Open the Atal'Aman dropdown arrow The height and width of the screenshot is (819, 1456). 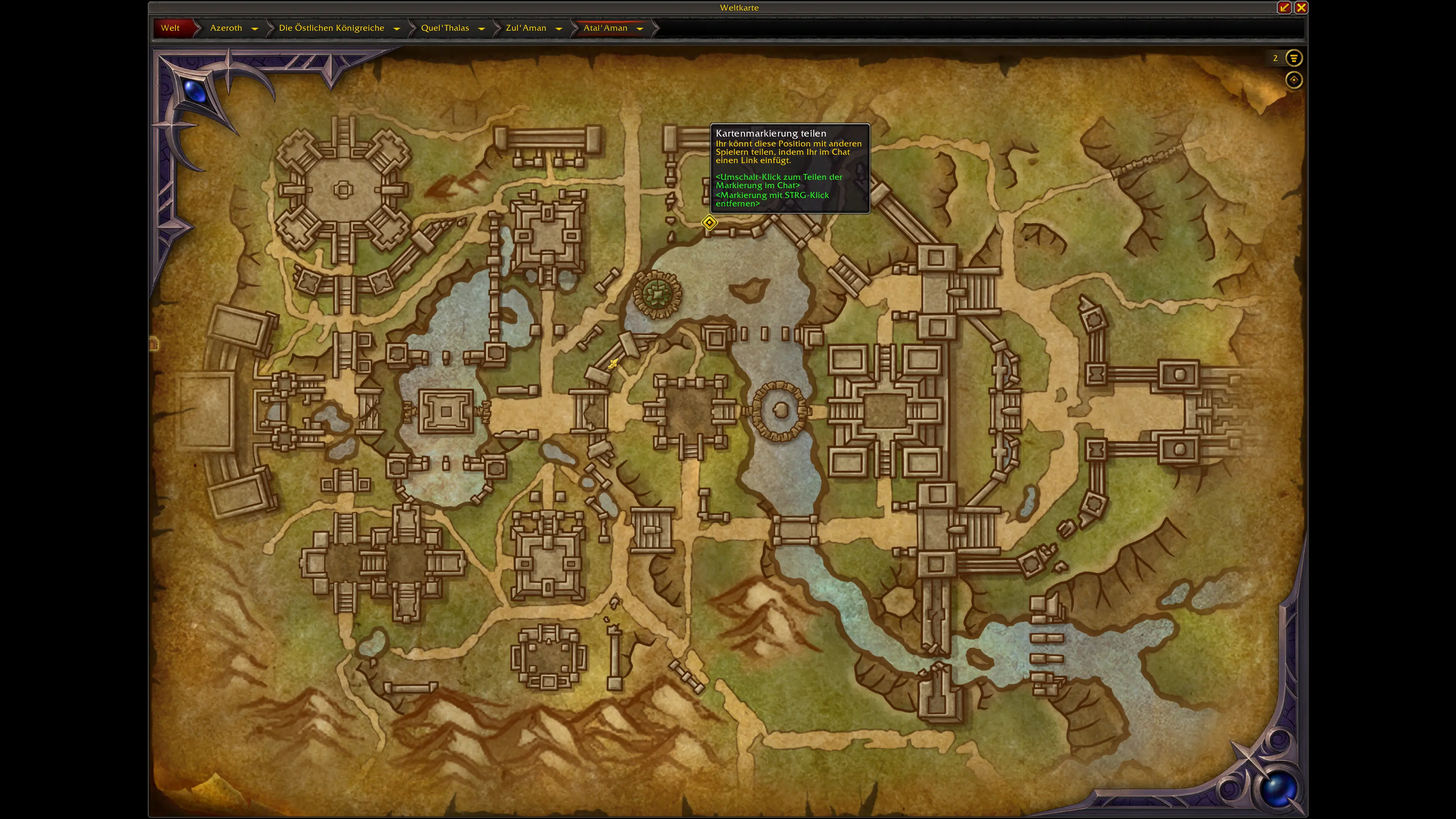click(x=640, y=28)
